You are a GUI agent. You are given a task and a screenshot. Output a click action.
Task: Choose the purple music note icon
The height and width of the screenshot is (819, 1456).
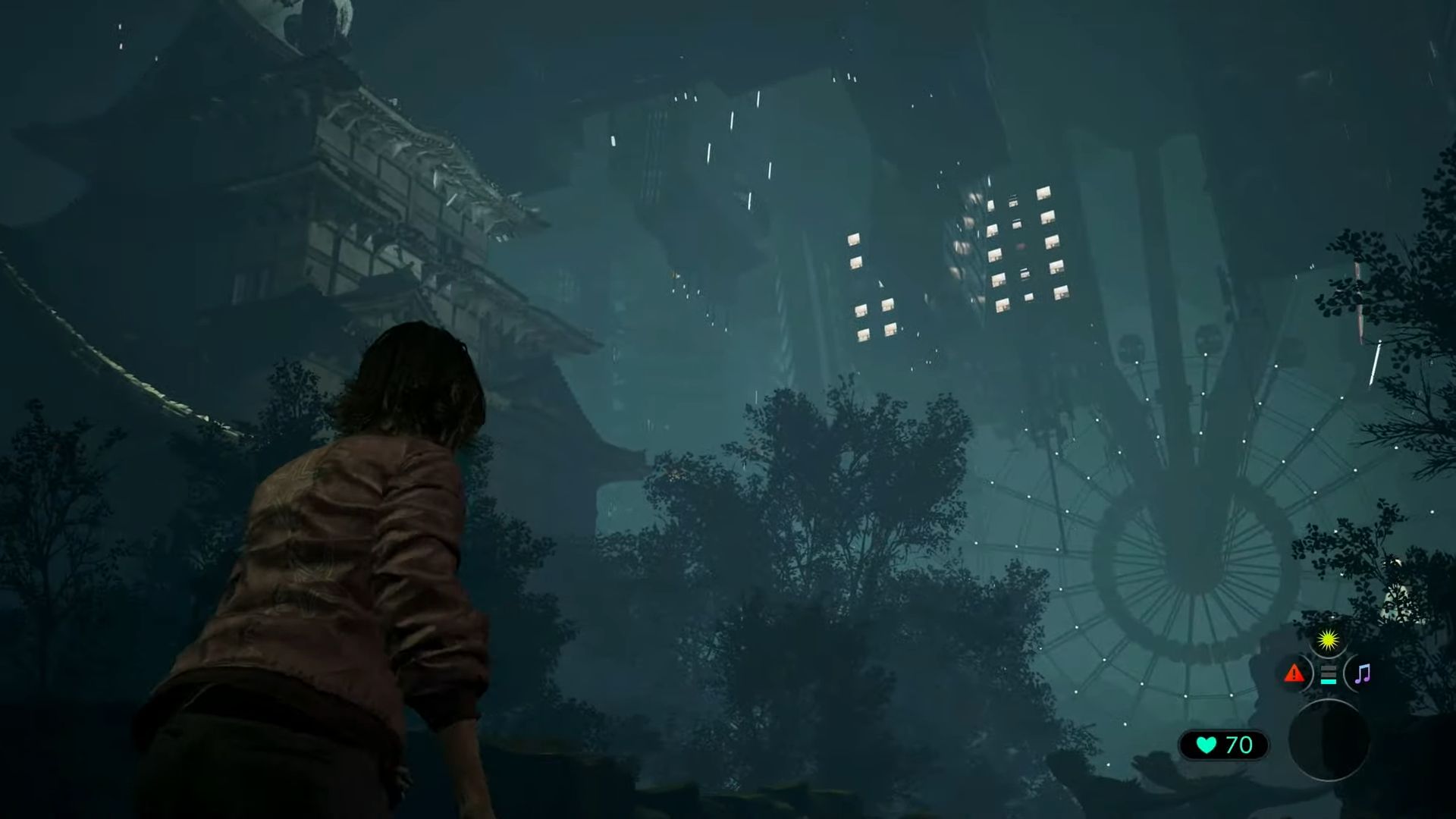tap(1362, 673)
